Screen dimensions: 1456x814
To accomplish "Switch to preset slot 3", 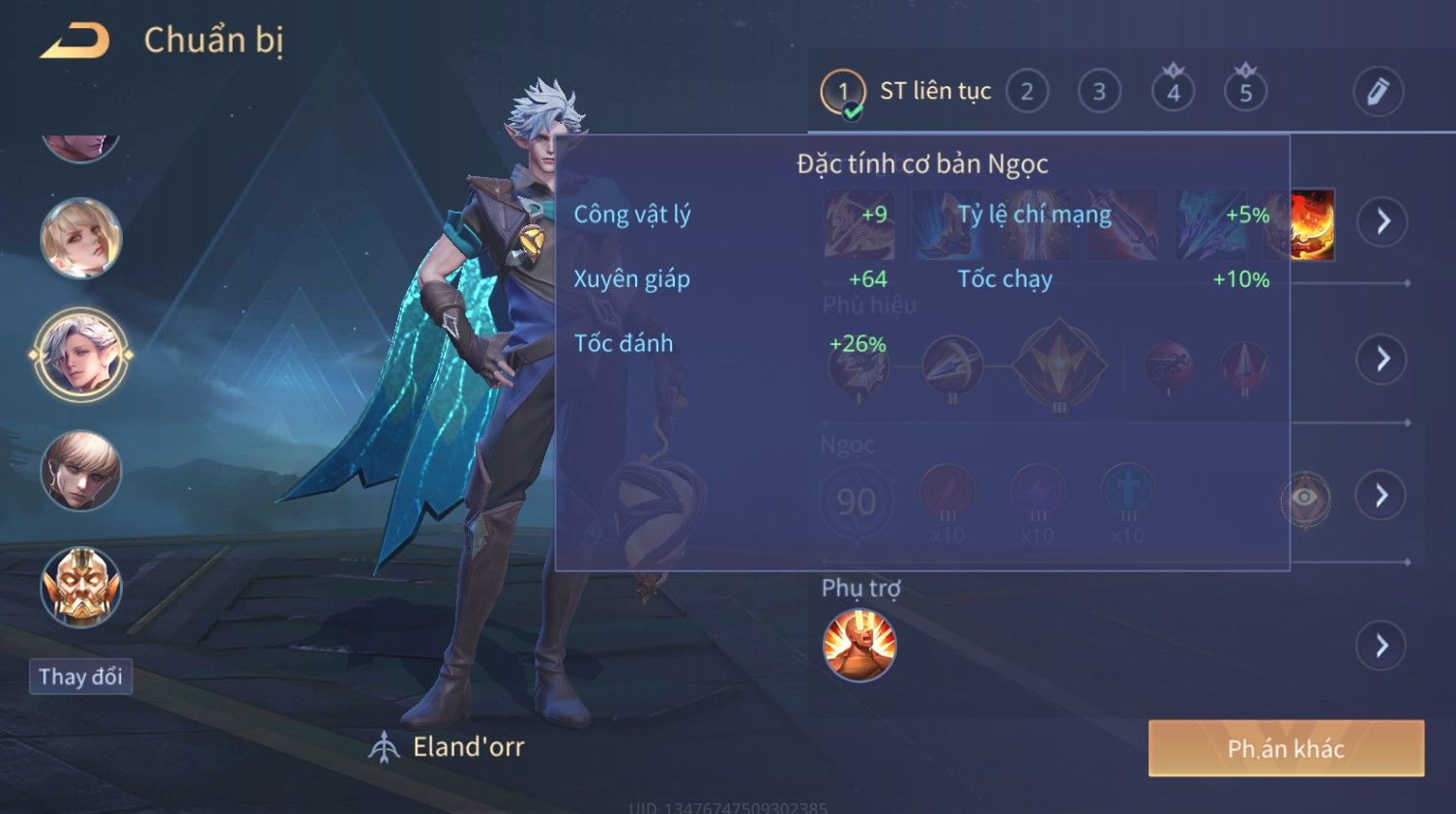I will tap(1099, 92).
